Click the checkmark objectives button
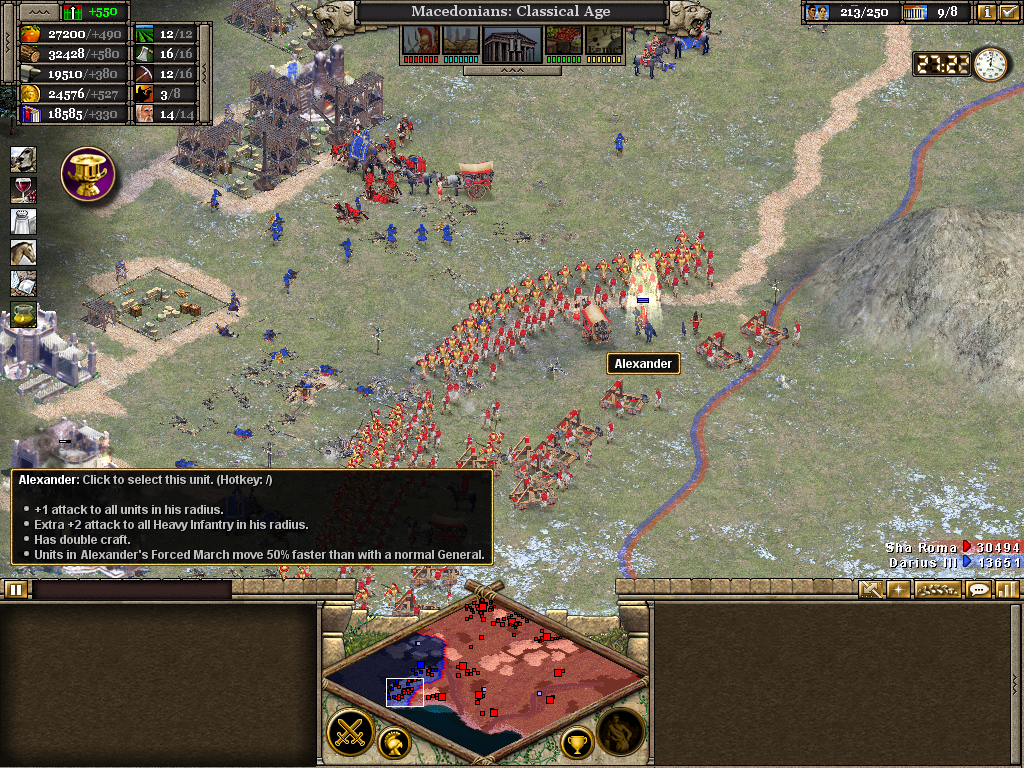The image size is (1024, 768). coord(1008,12)
